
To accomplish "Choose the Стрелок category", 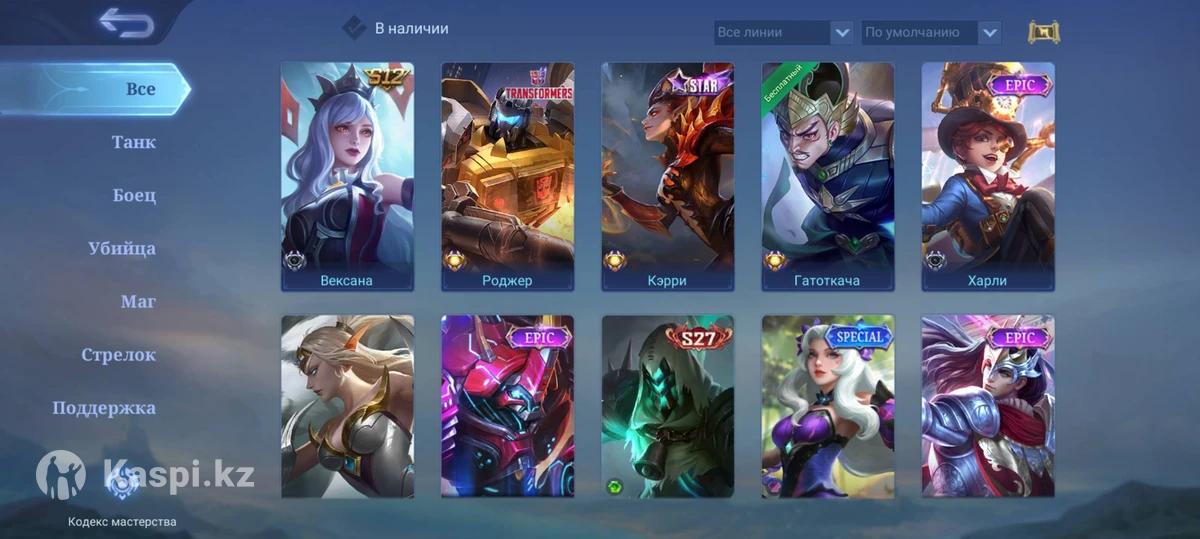I will (118, 354).
